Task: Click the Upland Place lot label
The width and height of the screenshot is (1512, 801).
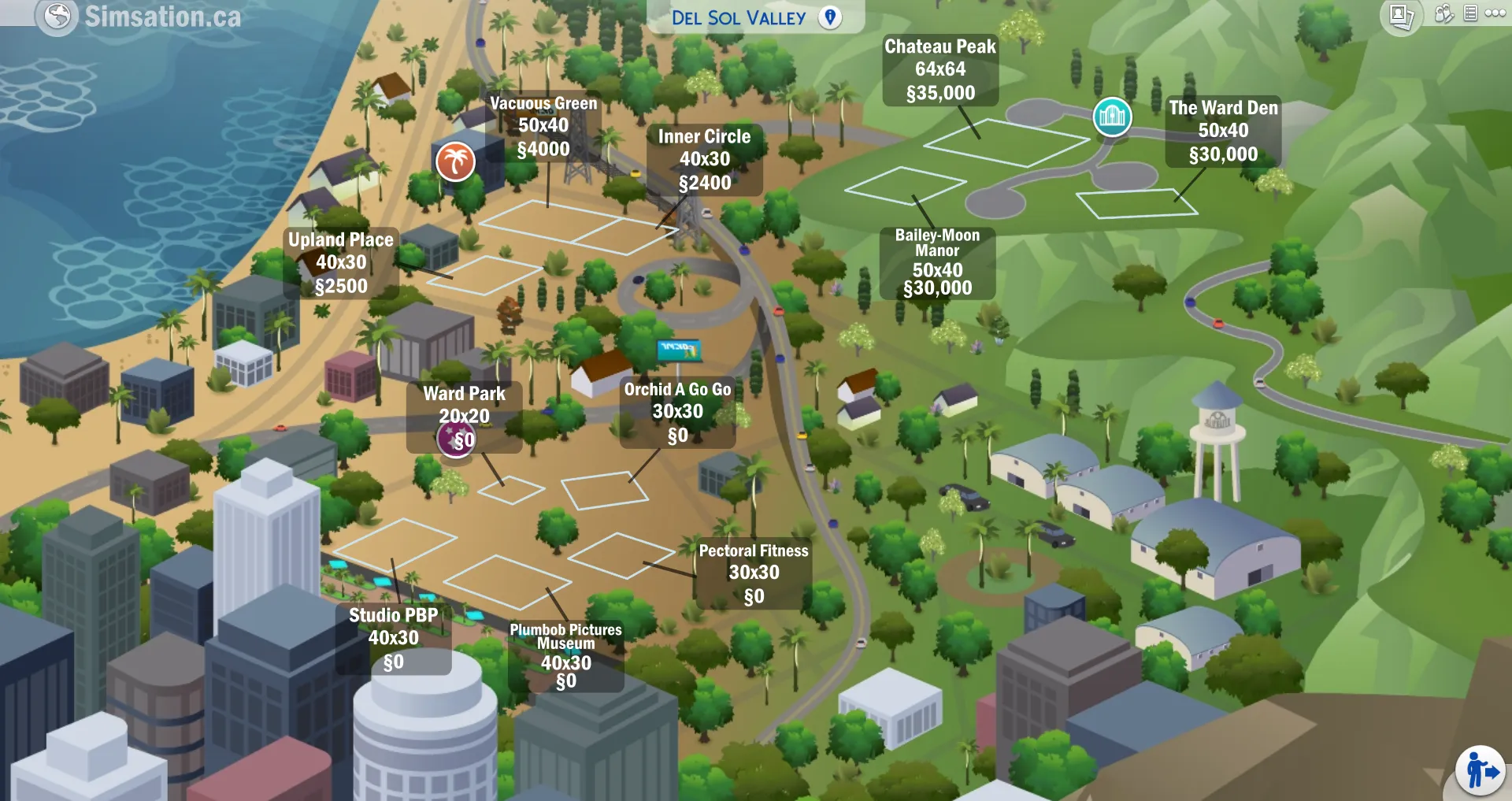Action: pyautogui.click(x=340, y=262)
